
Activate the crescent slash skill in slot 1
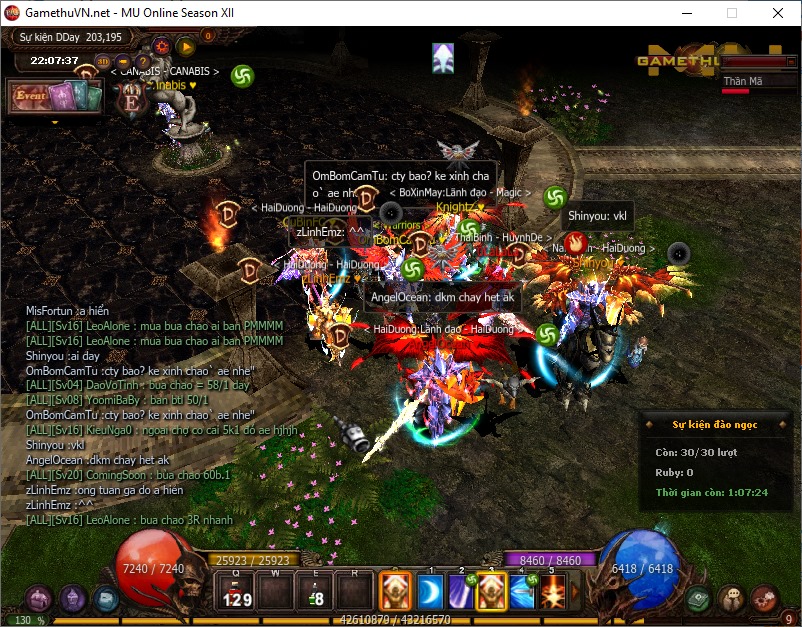click(429, 590)
